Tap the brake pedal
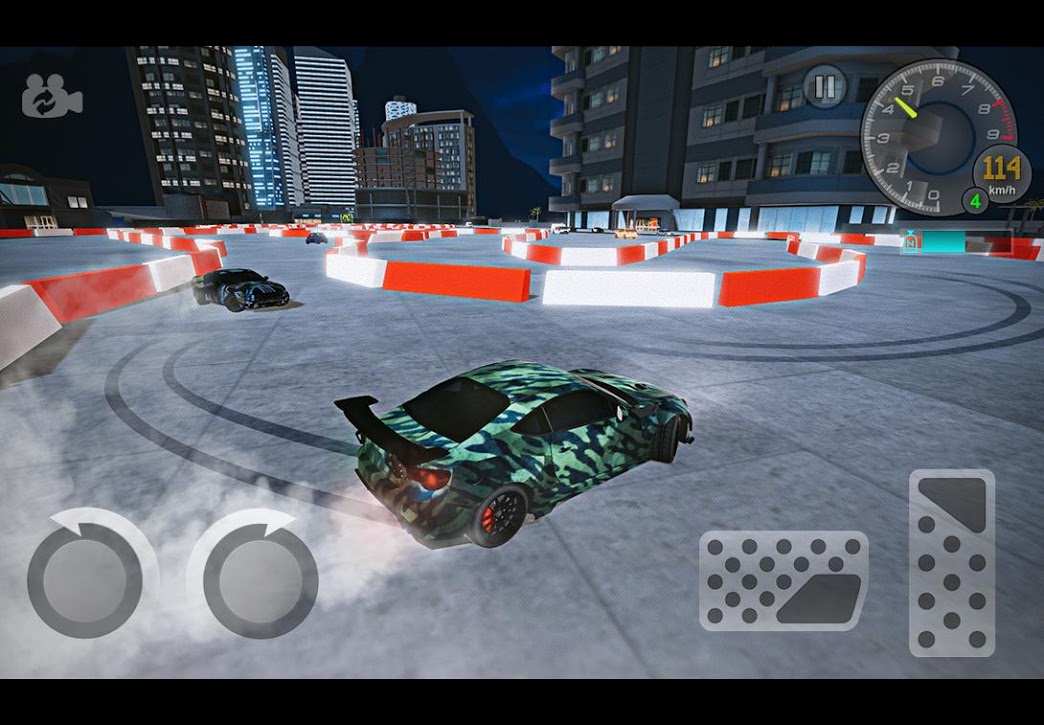 tap(783, 581)
